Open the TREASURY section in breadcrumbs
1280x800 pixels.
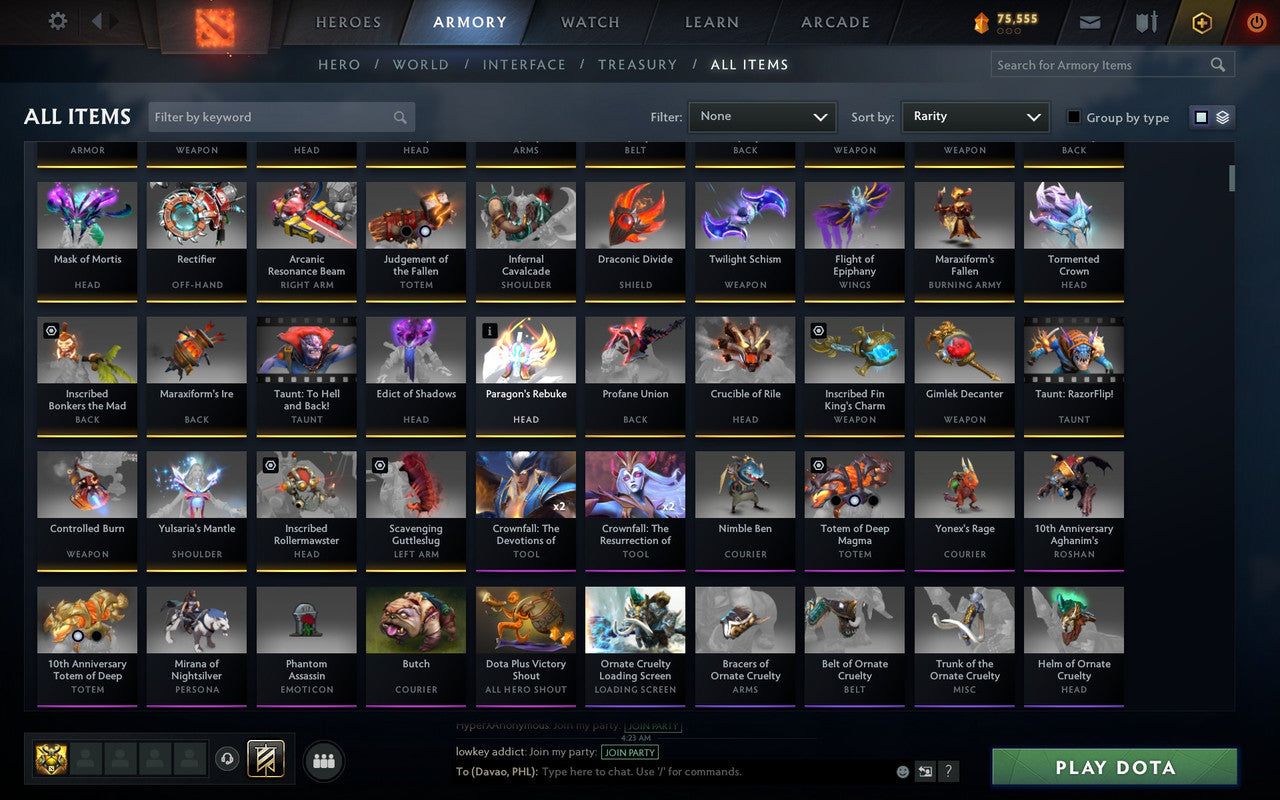pos(638,64)
